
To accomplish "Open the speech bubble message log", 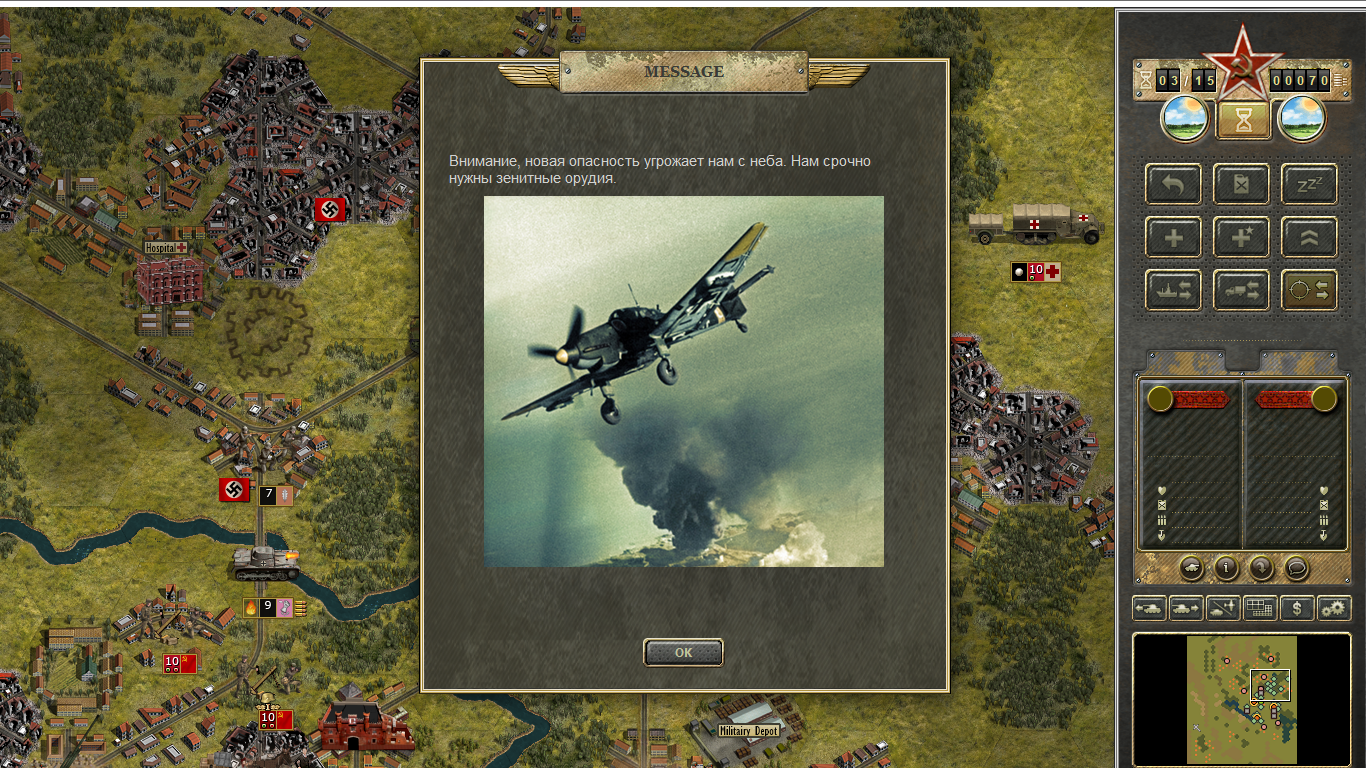I will [1296, 568].
